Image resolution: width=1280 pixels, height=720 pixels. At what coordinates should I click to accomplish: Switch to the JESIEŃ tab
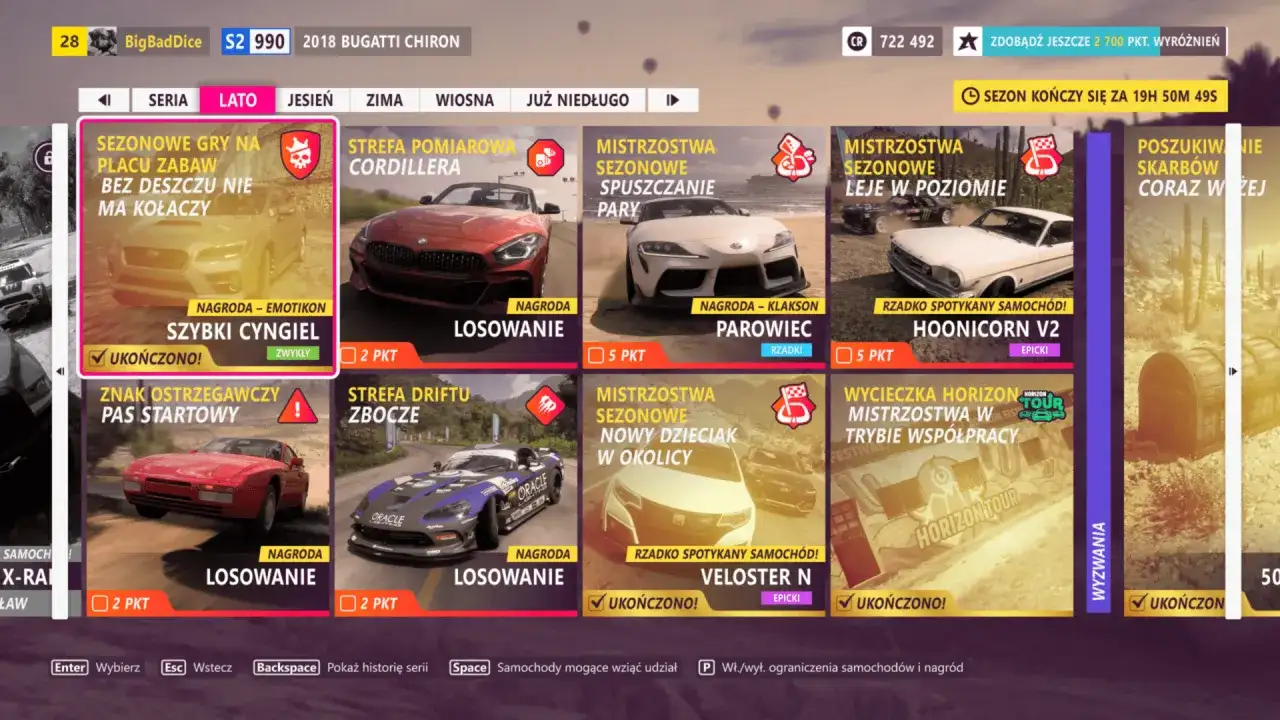tap(310, 99)
